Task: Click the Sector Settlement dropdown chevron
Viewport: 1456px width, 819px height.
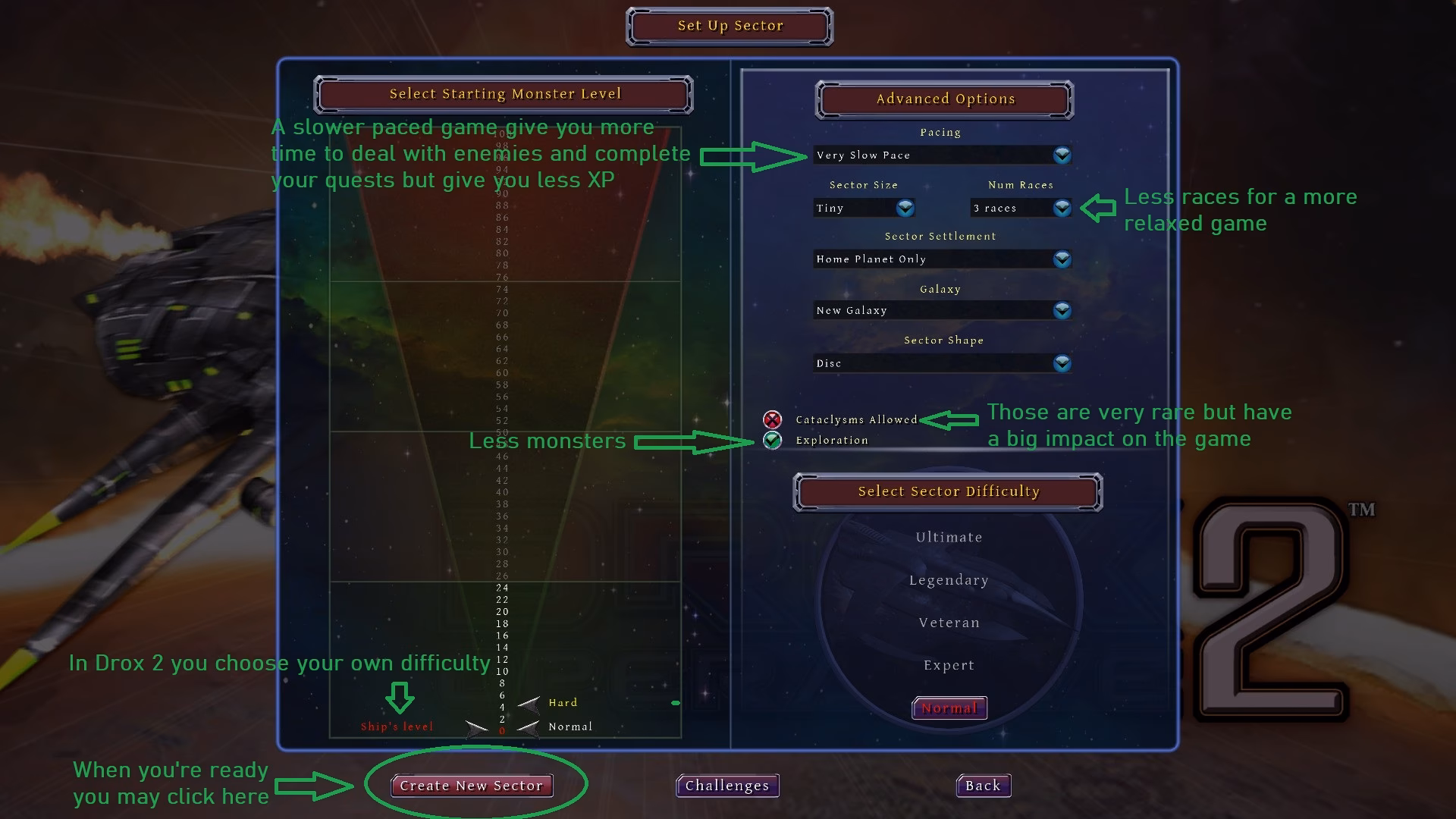Action: click(1062, 259)
